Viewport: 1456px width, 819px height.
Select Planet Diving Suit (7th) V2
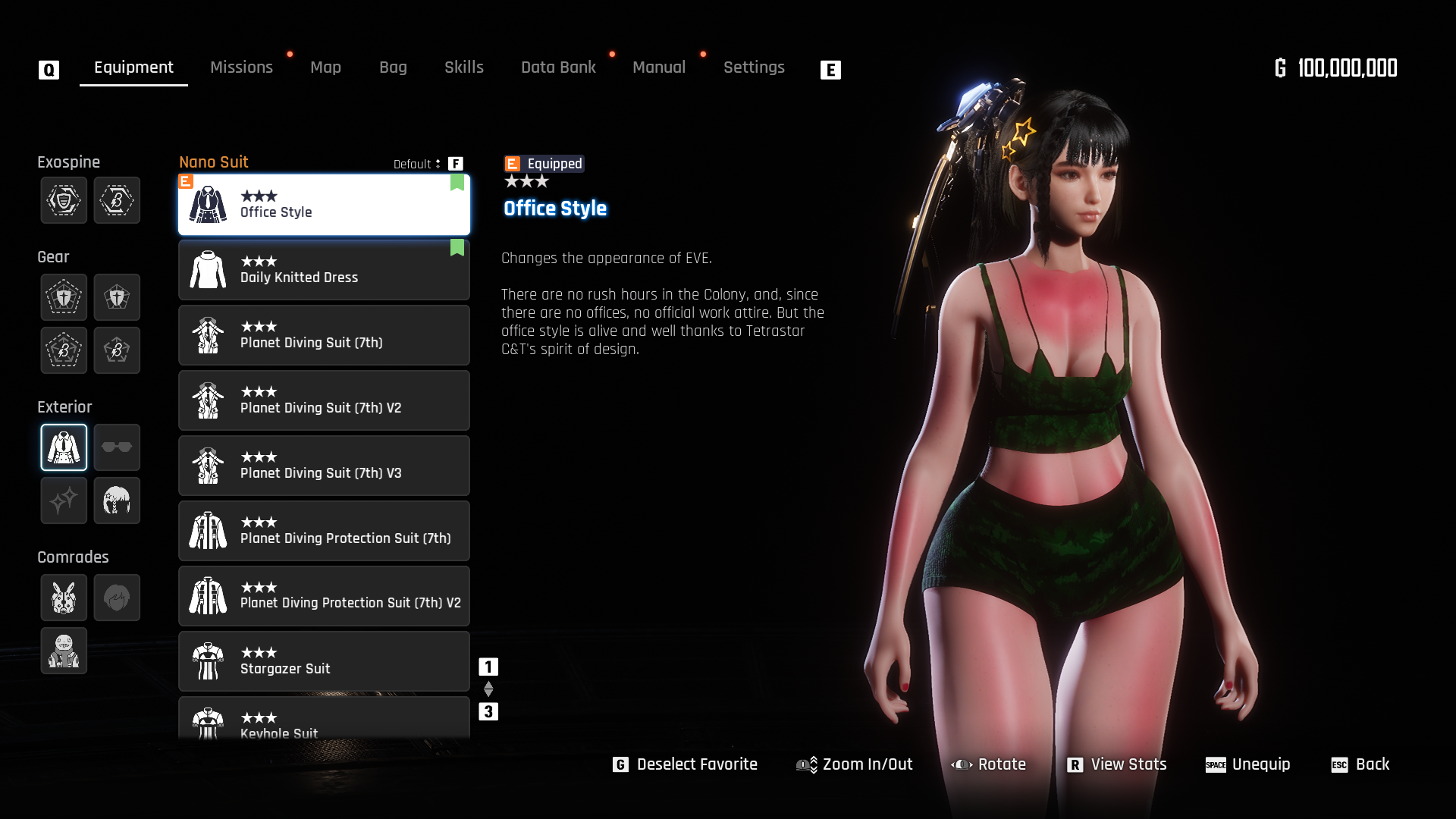point(324,400)
